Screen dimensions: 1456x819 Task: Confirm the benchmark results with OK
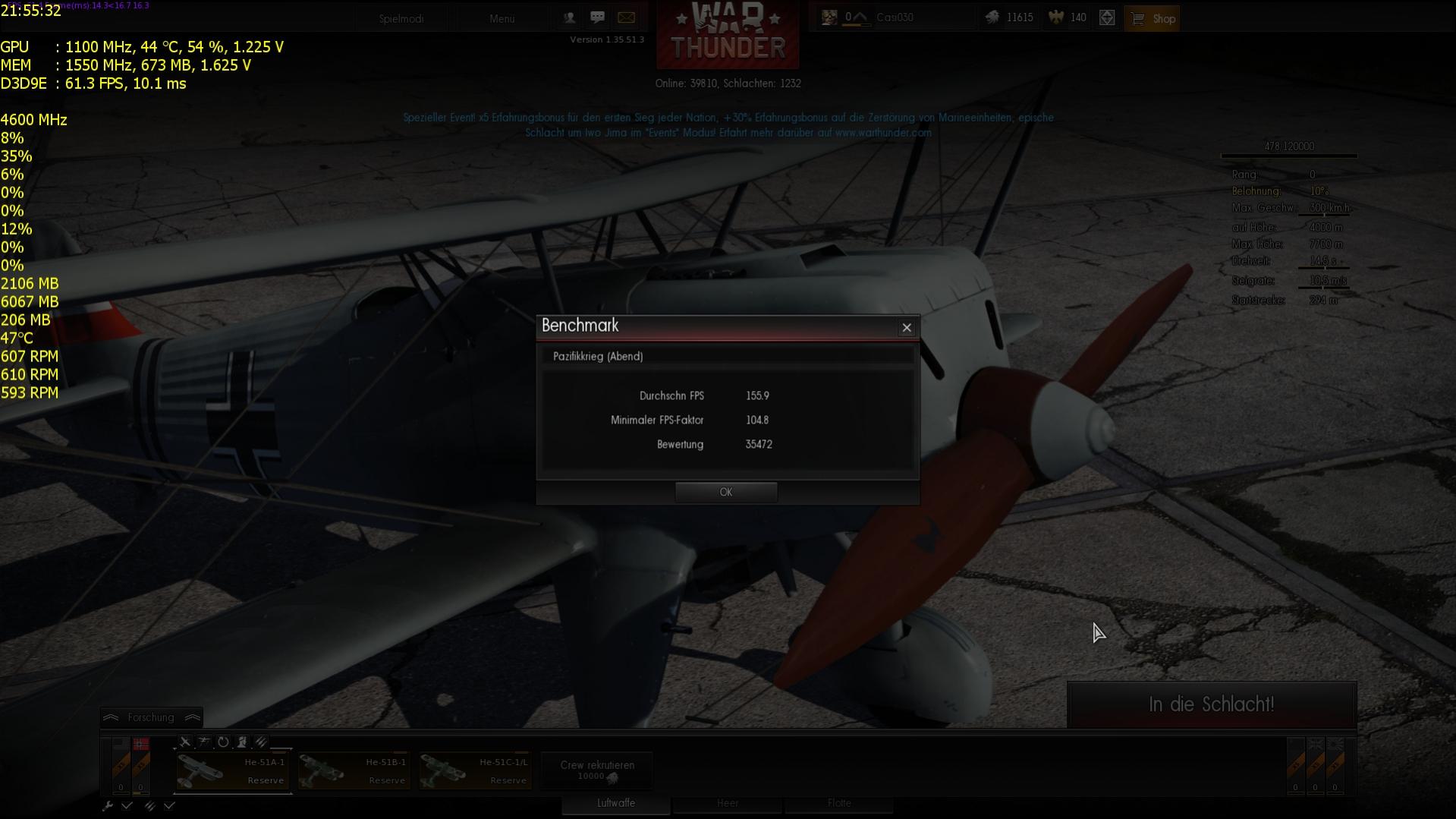(725, 492)
